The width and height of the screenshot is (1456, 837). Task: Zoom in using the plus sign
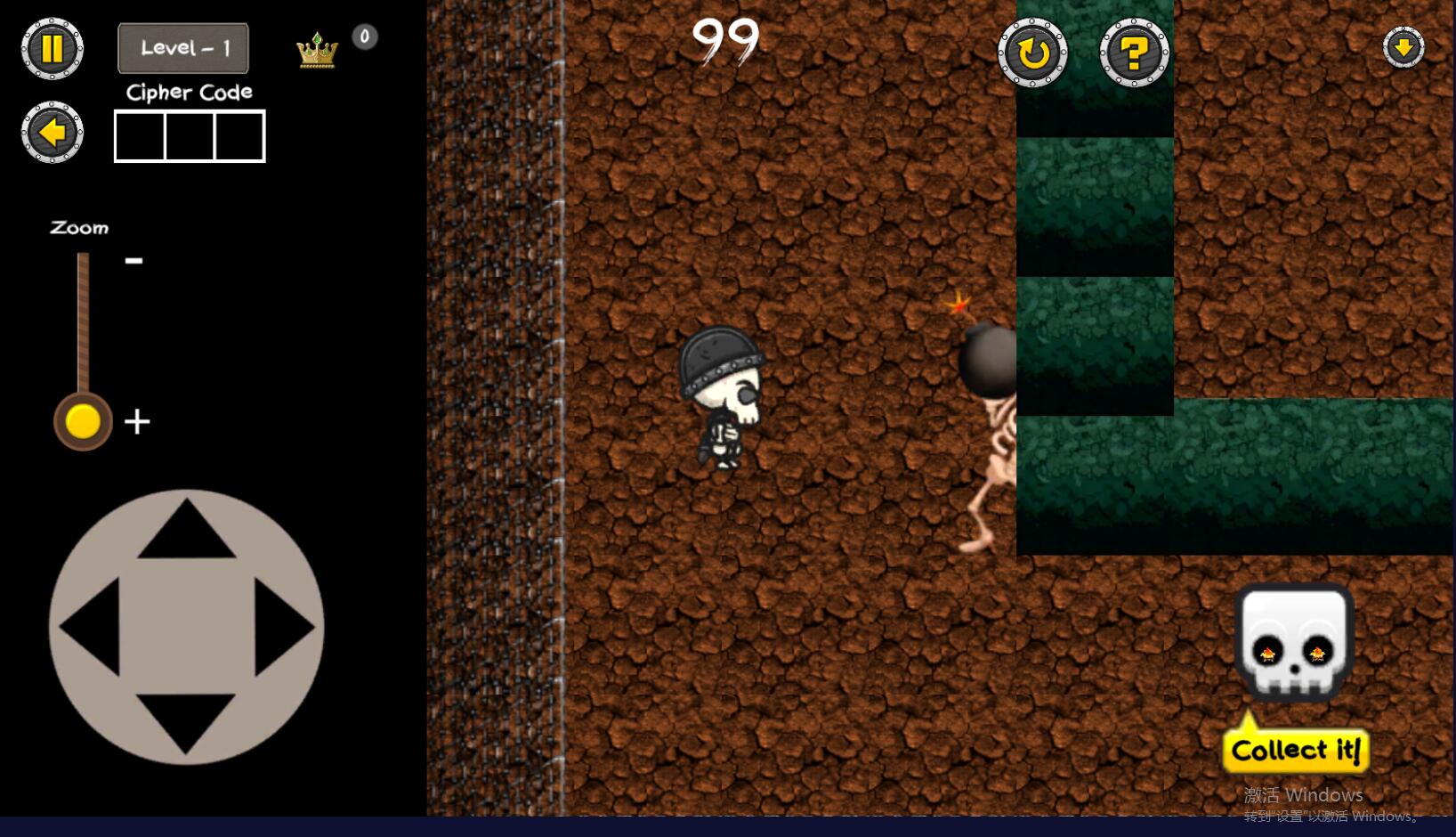(137, 421)
